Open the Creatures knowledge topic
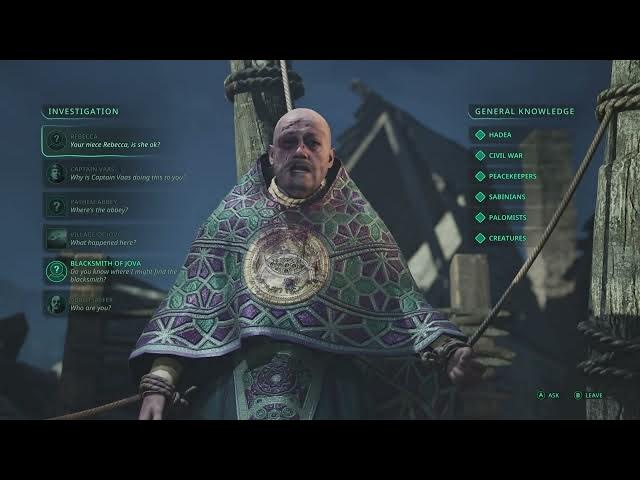 coord(509,238)
